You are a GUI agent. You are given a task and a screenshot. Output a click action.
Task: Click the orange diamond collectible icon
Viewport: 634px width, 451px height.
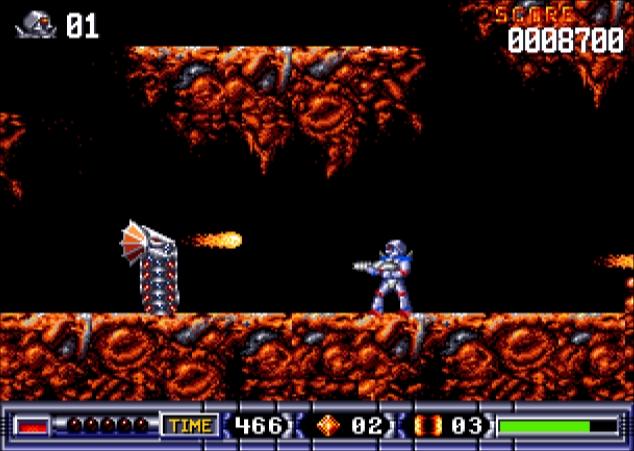[328, 426]
